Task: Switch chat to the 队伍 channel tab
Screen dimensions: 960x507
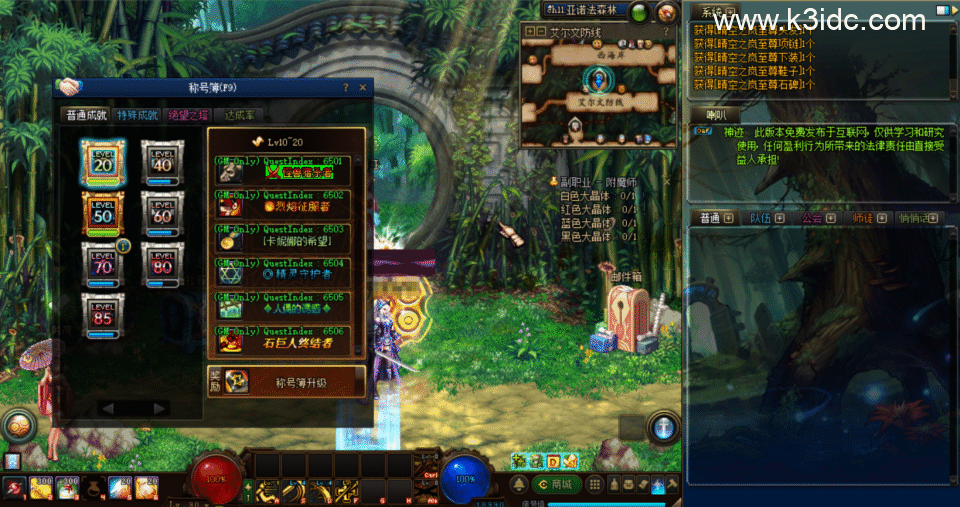Action: (760, 218)
